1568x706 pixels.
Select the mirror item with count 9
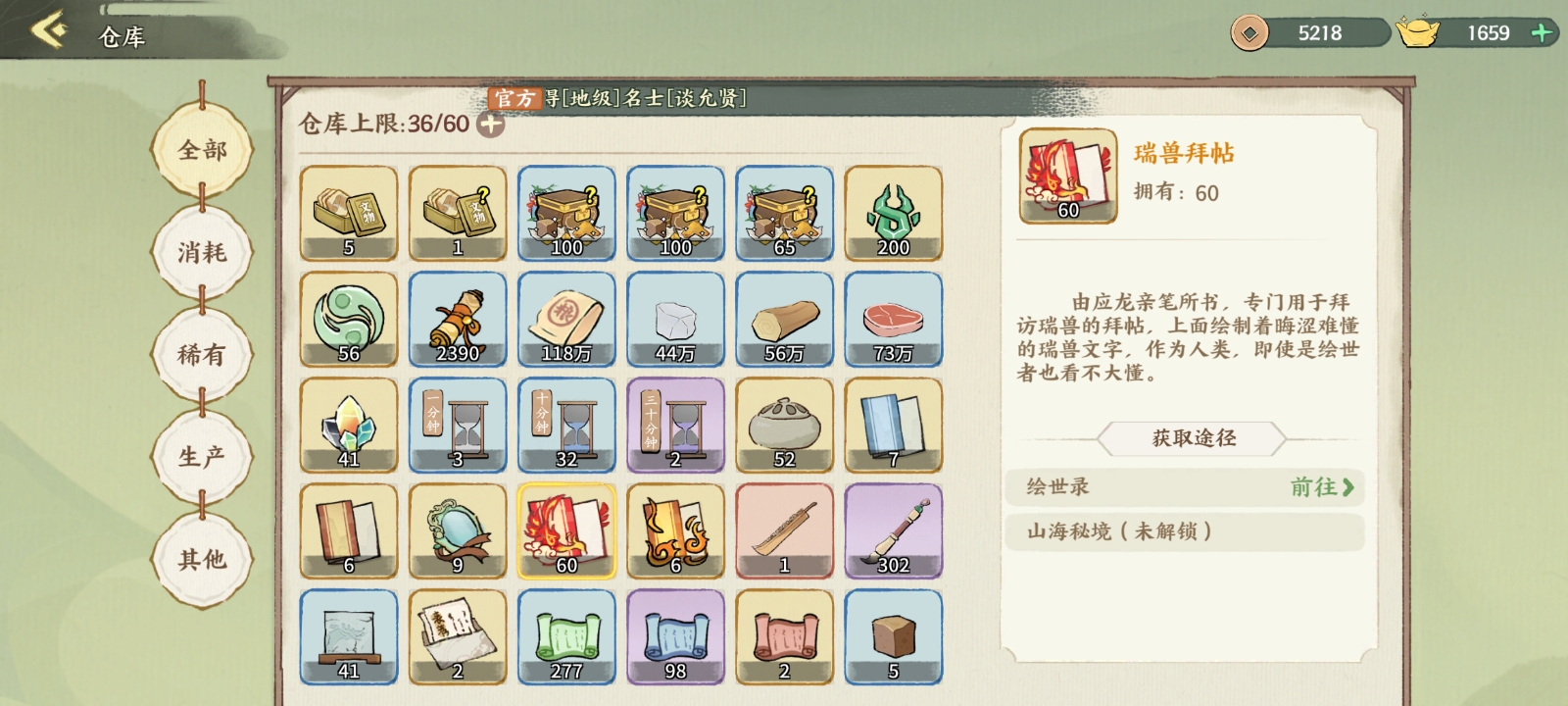pos(458,530)
